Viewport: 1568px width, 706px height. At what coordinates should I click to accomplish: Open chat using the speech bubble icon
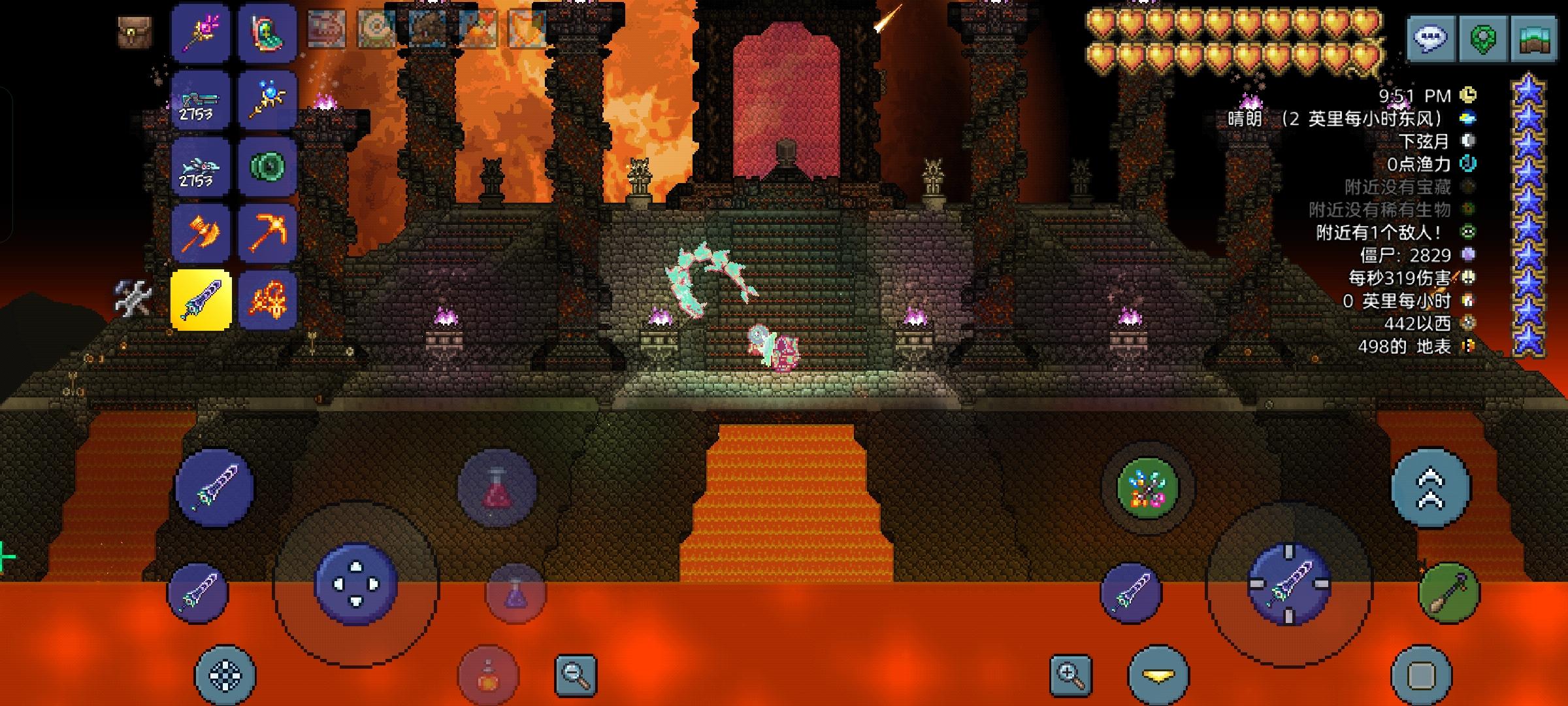tap(1429, 37)
